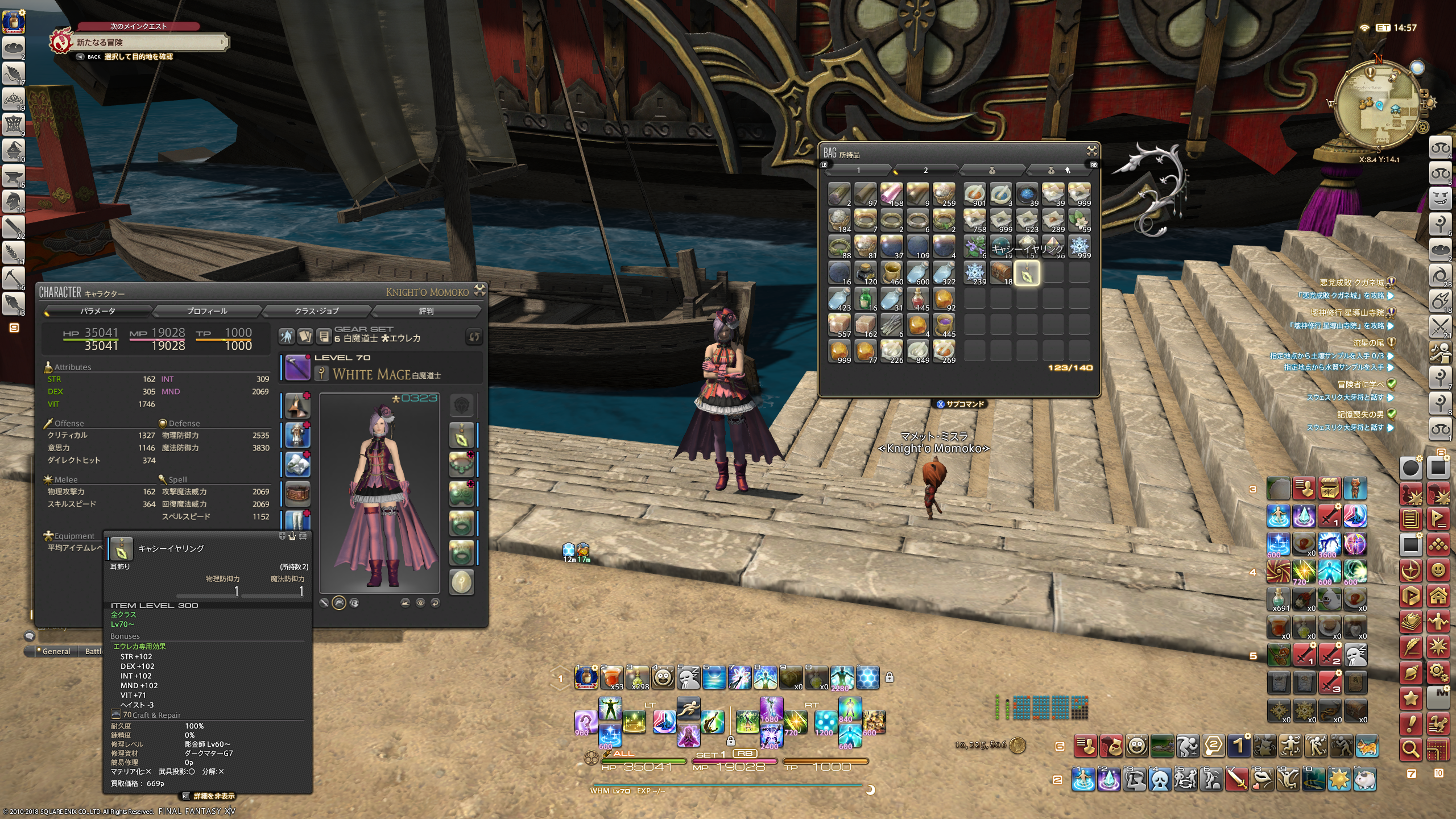Open the クラス・ジョブ tab
This screenshot has width=1456, height=819.
click(x=316, y=311)
